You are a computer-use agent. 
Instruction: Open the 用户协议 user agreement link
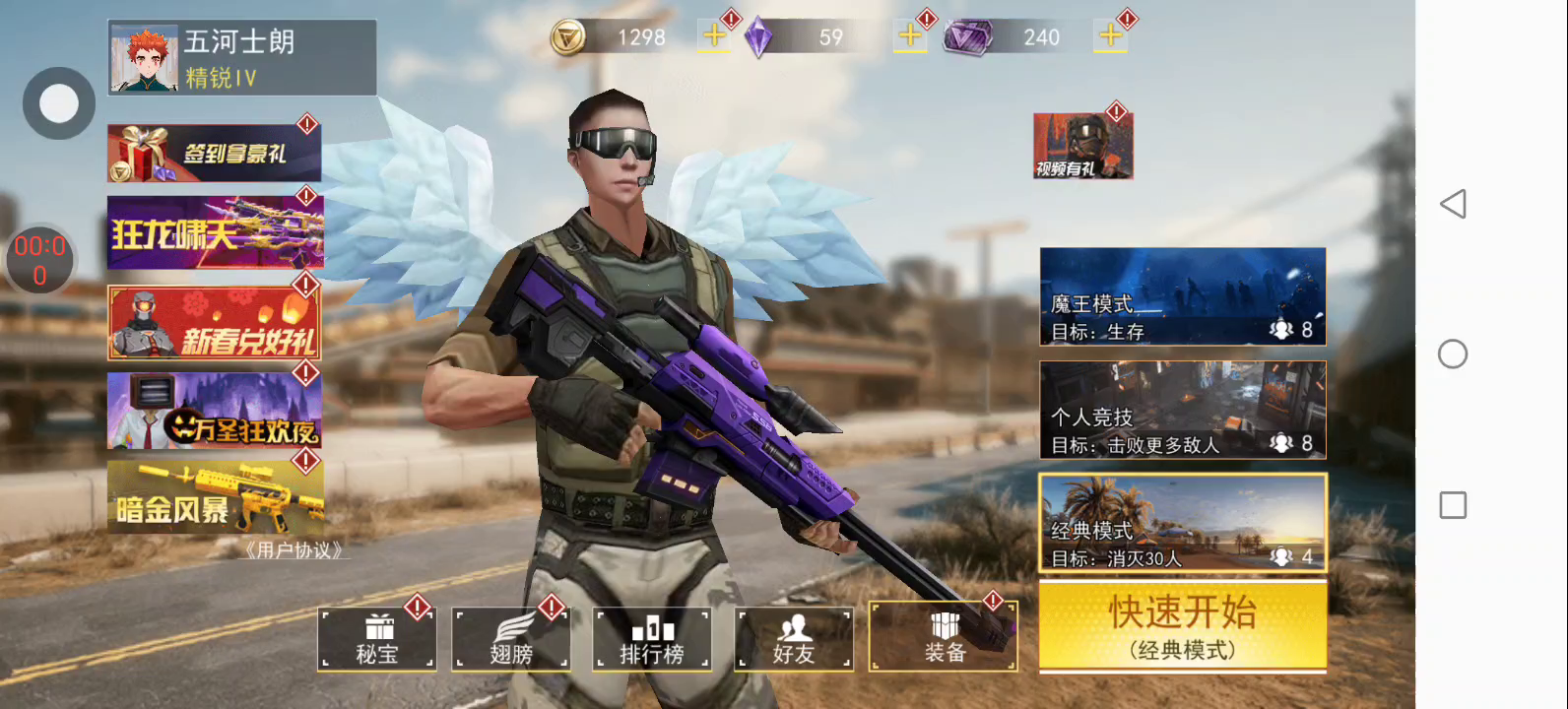(294, 550)
